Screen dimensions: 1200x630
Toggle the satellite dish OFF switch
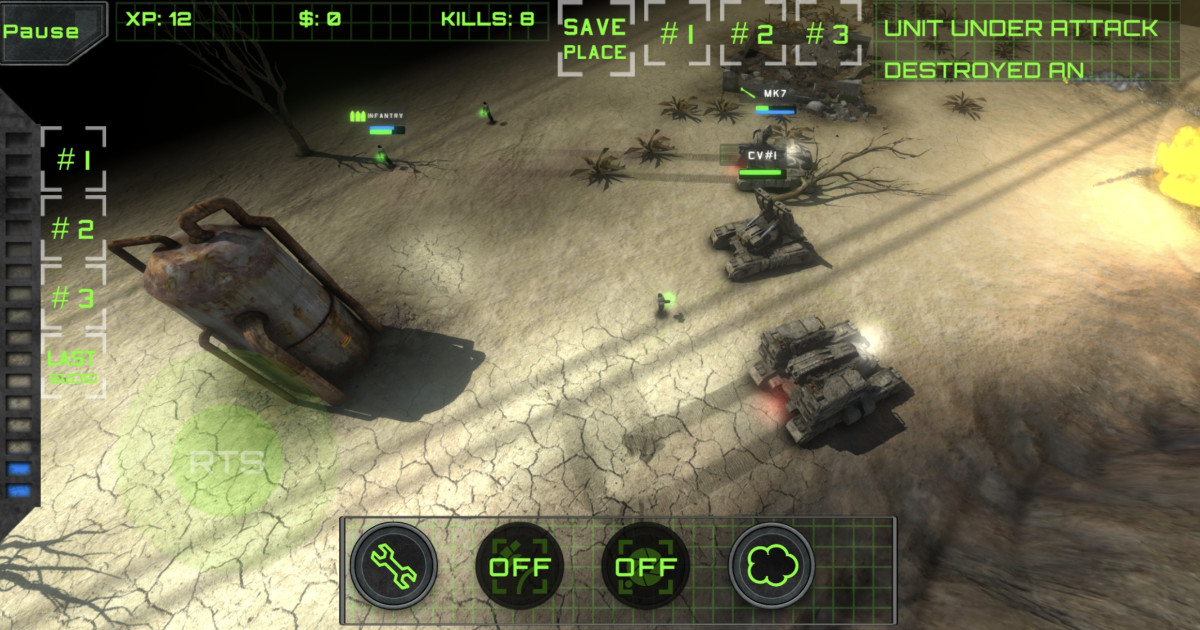[520, 566]
